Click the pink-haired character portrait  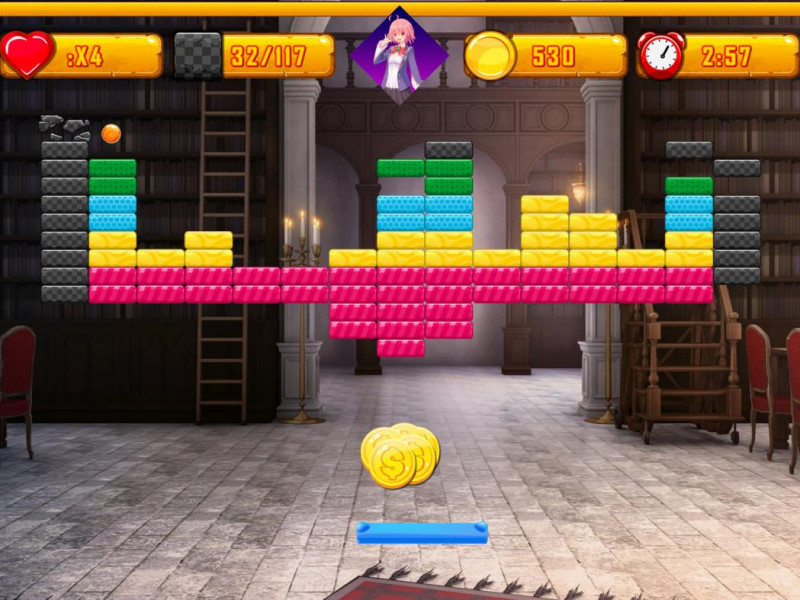click(x=399, y=55)
